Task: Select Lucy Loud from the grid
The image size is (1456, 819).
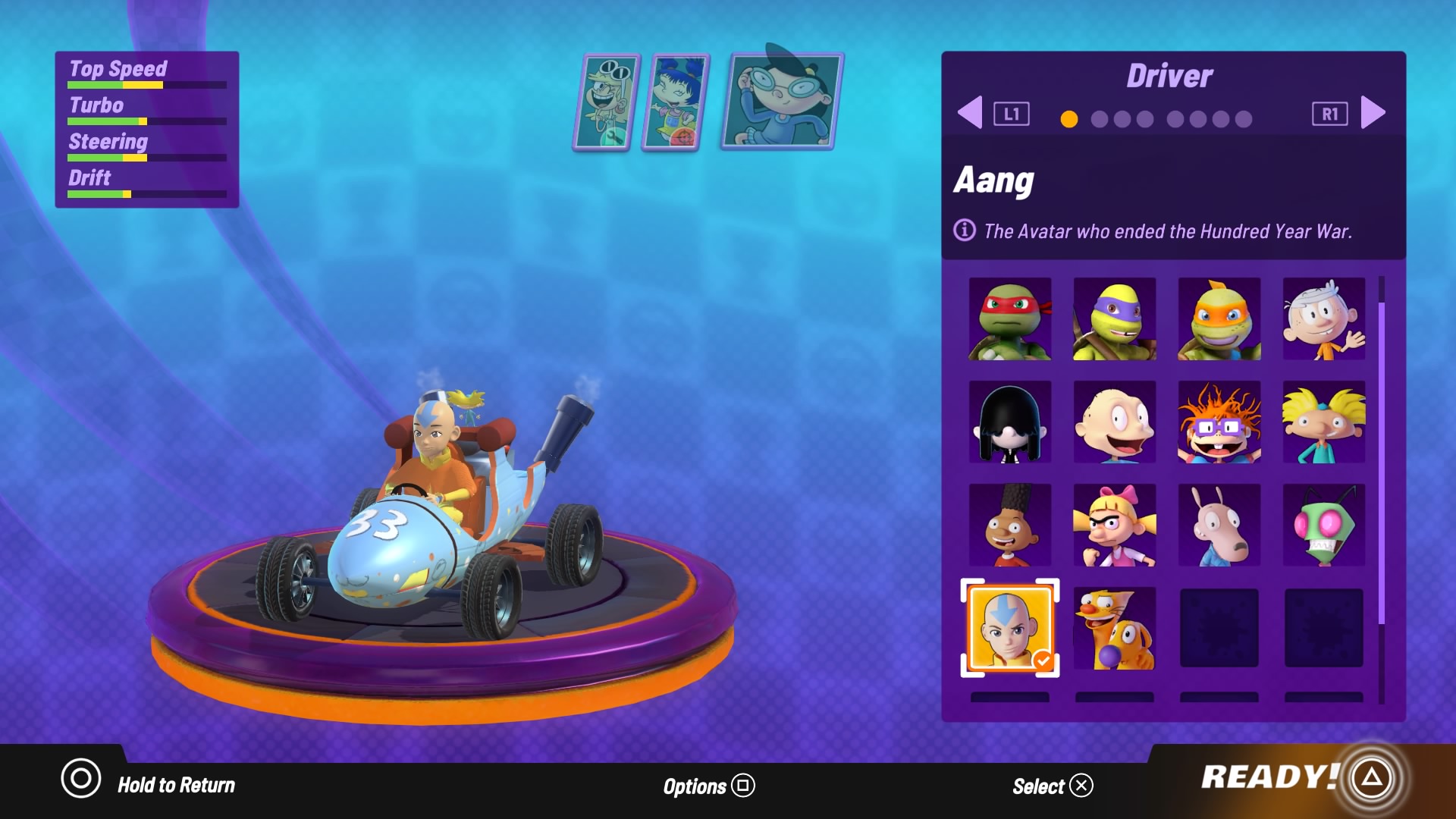Action: coord(1010,422)
